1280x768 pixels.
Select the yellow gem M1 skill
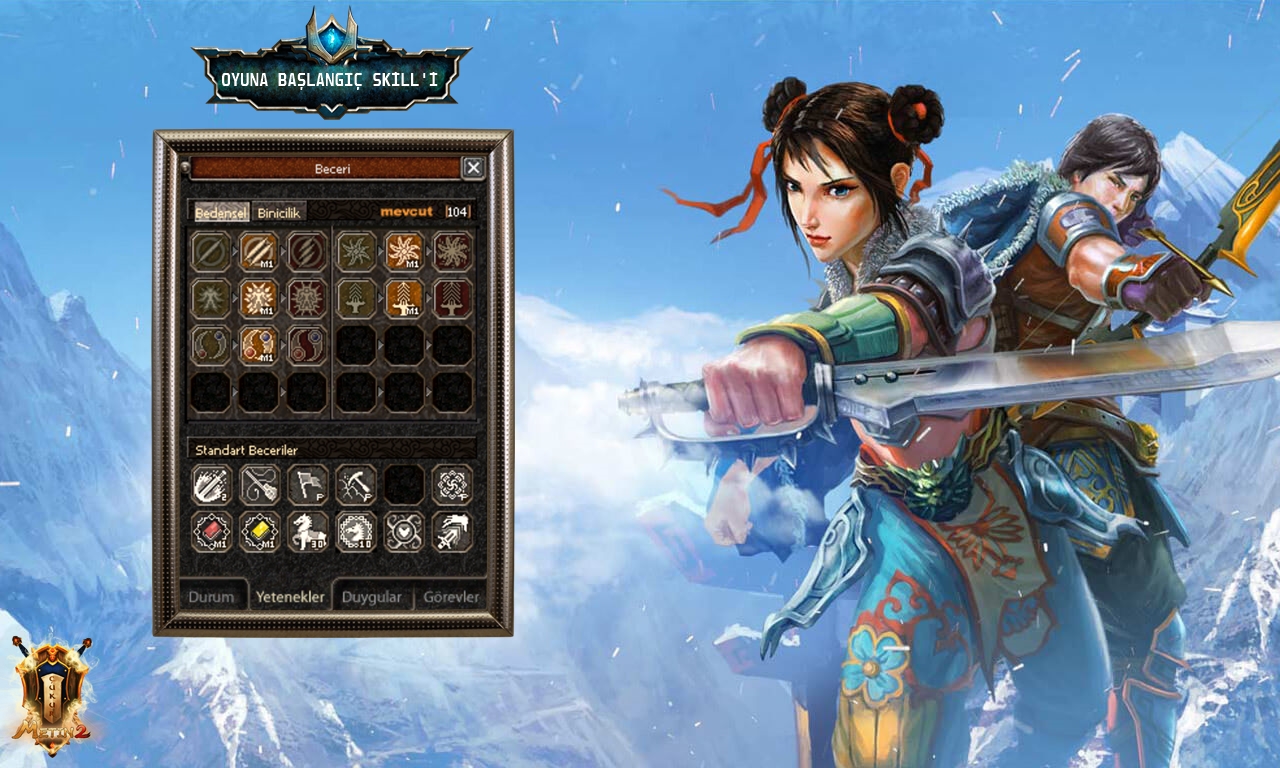coord(259,532)
